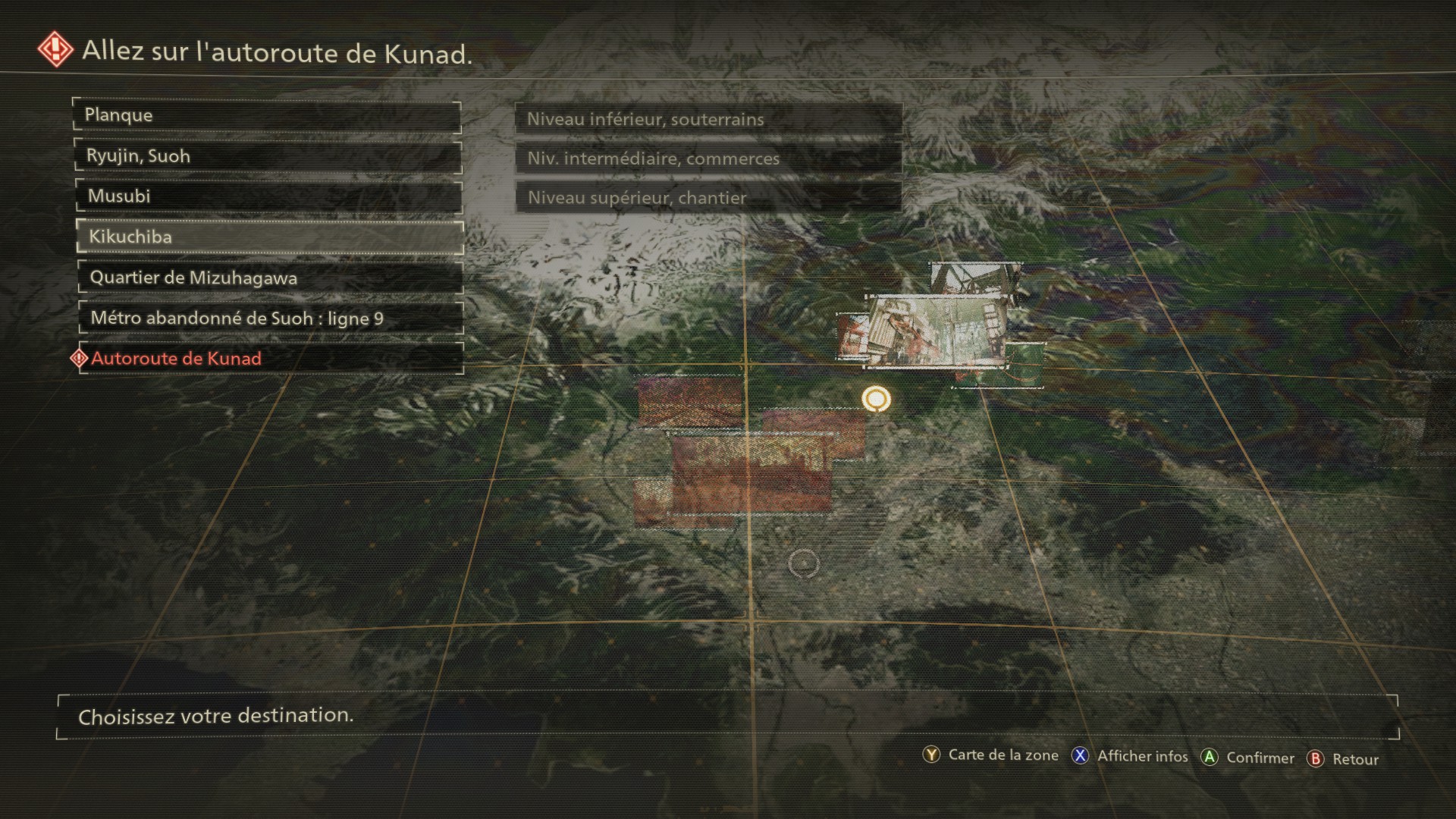Click the yellow ring map marker
Image resolution: width=1456 pixels, height=819 pixels.
tap(876, 398)
